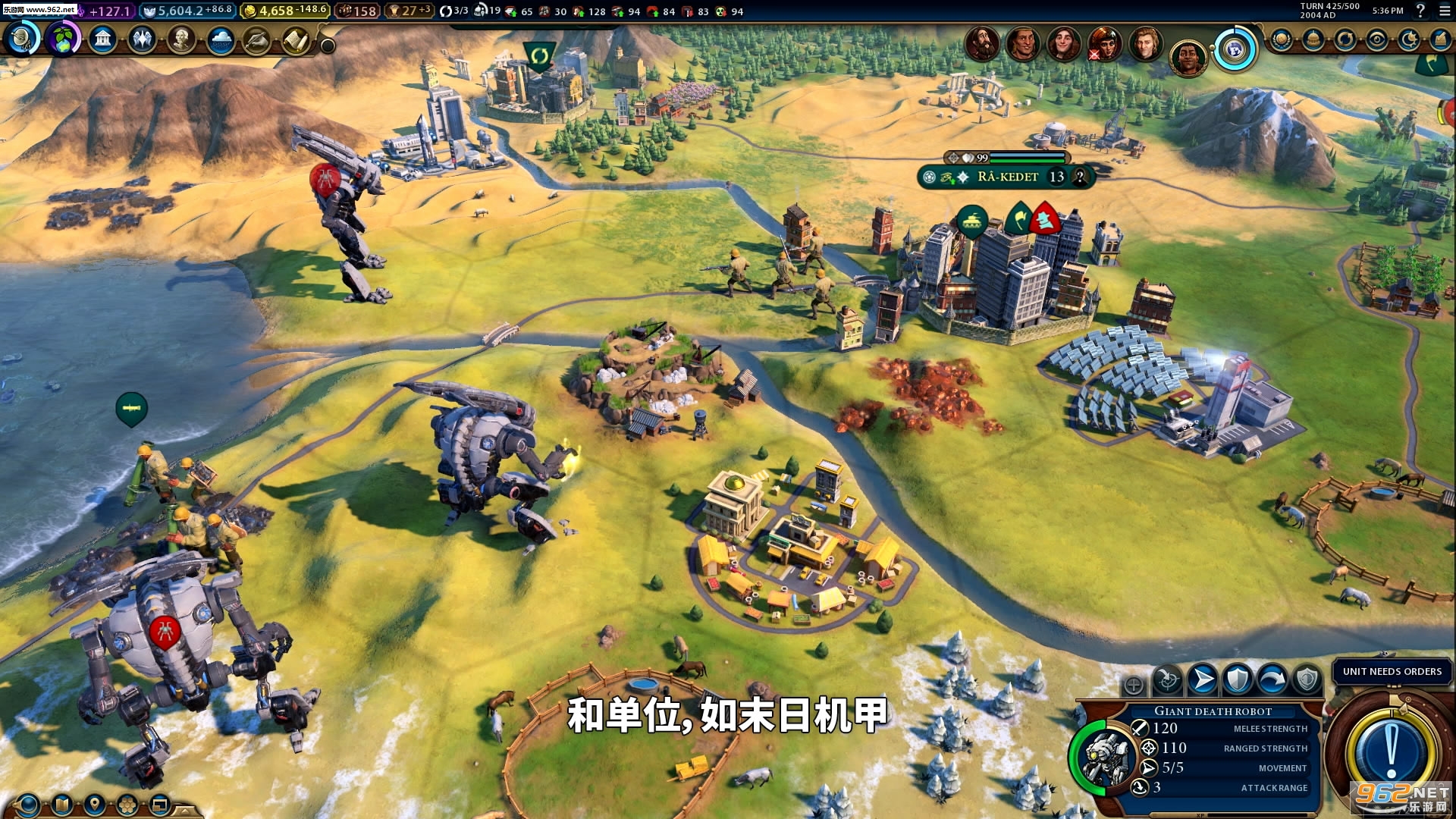Image resolution: width=1456 pixels, height=819 pixels.
Task: Click the bearded leader portrait in diplomacy ribbon
Action: tap(982, 42)
